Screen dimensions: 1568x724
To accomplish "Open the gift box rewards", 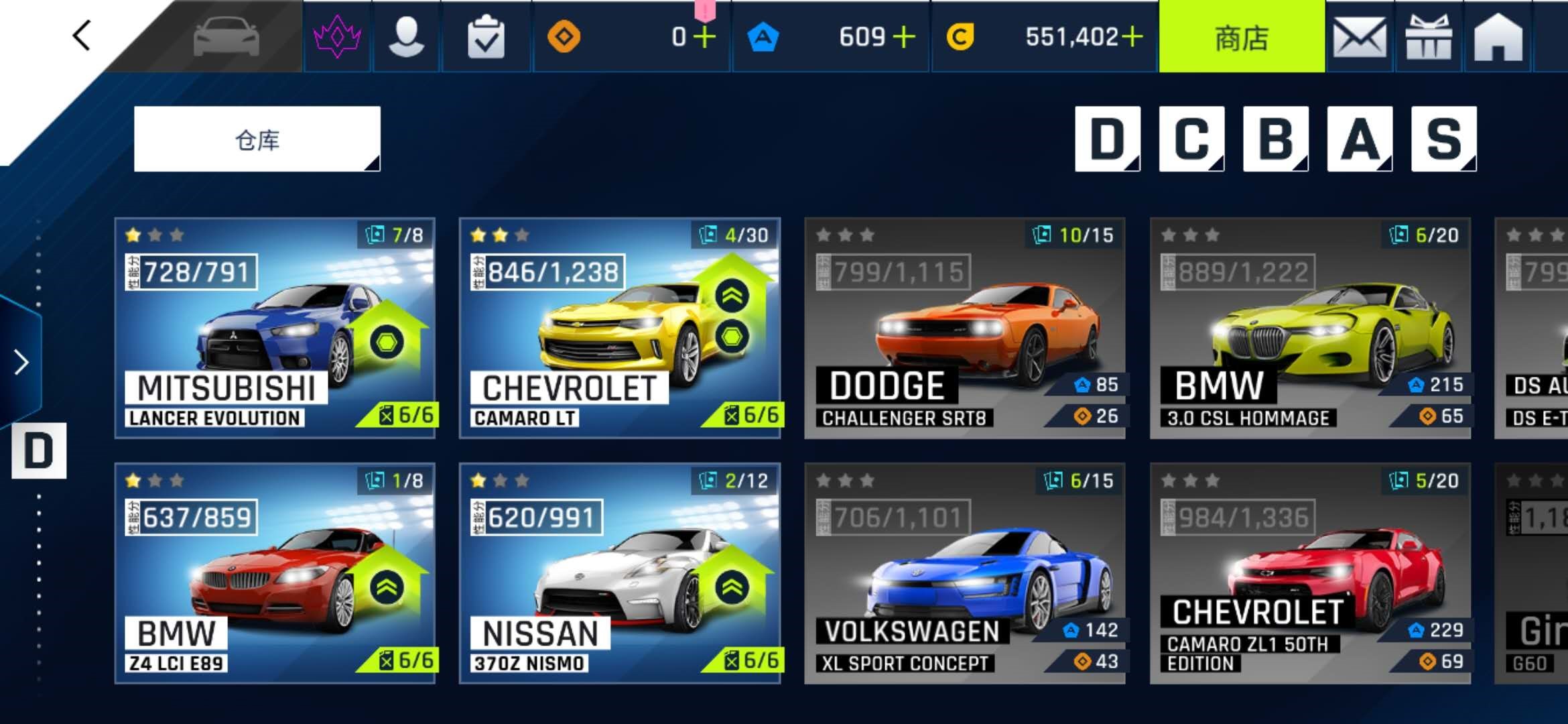I will pyautogui.click(x=1429, y=38).
